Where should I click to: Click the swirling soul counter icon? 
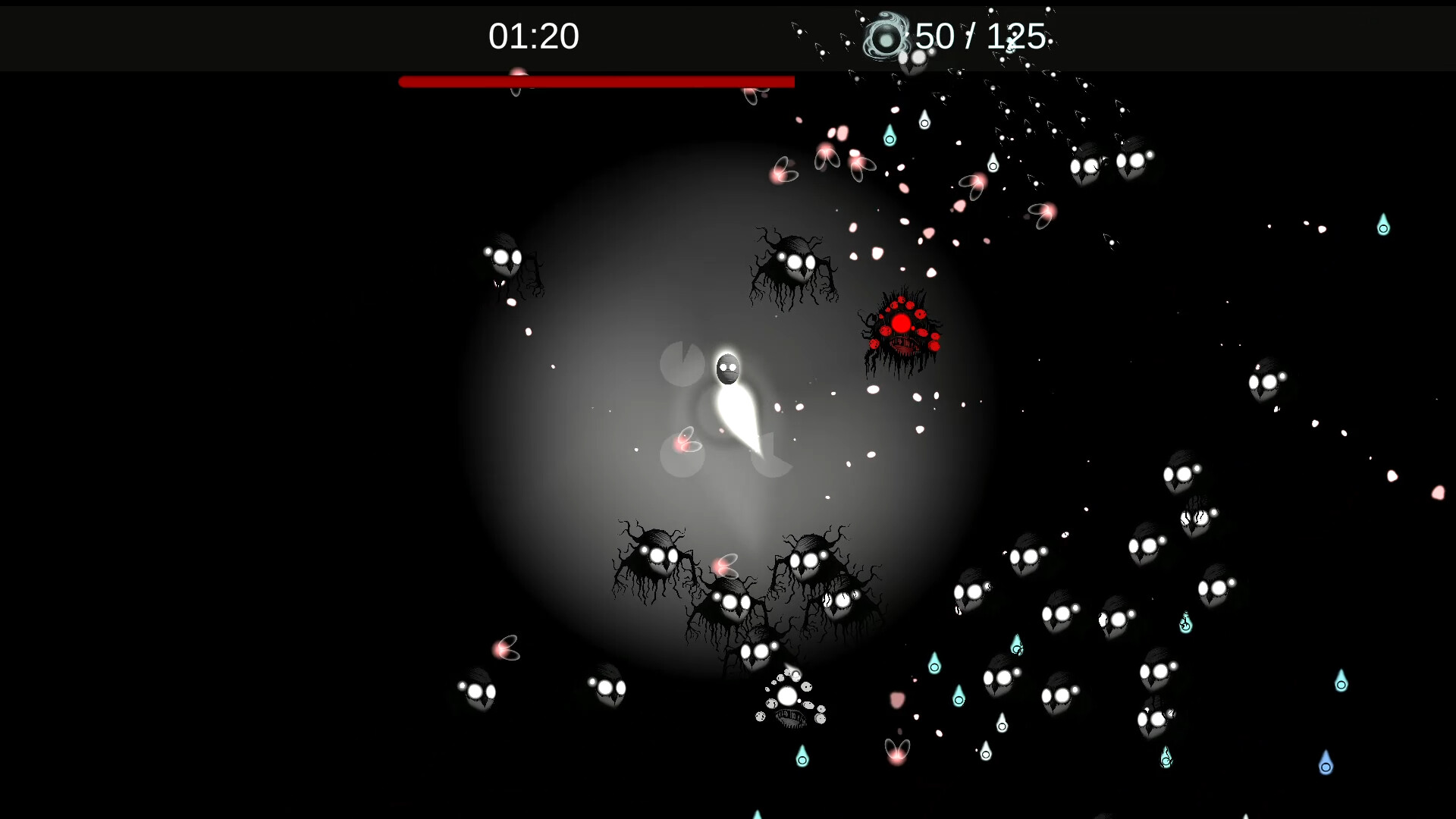(x=886, y=36)
